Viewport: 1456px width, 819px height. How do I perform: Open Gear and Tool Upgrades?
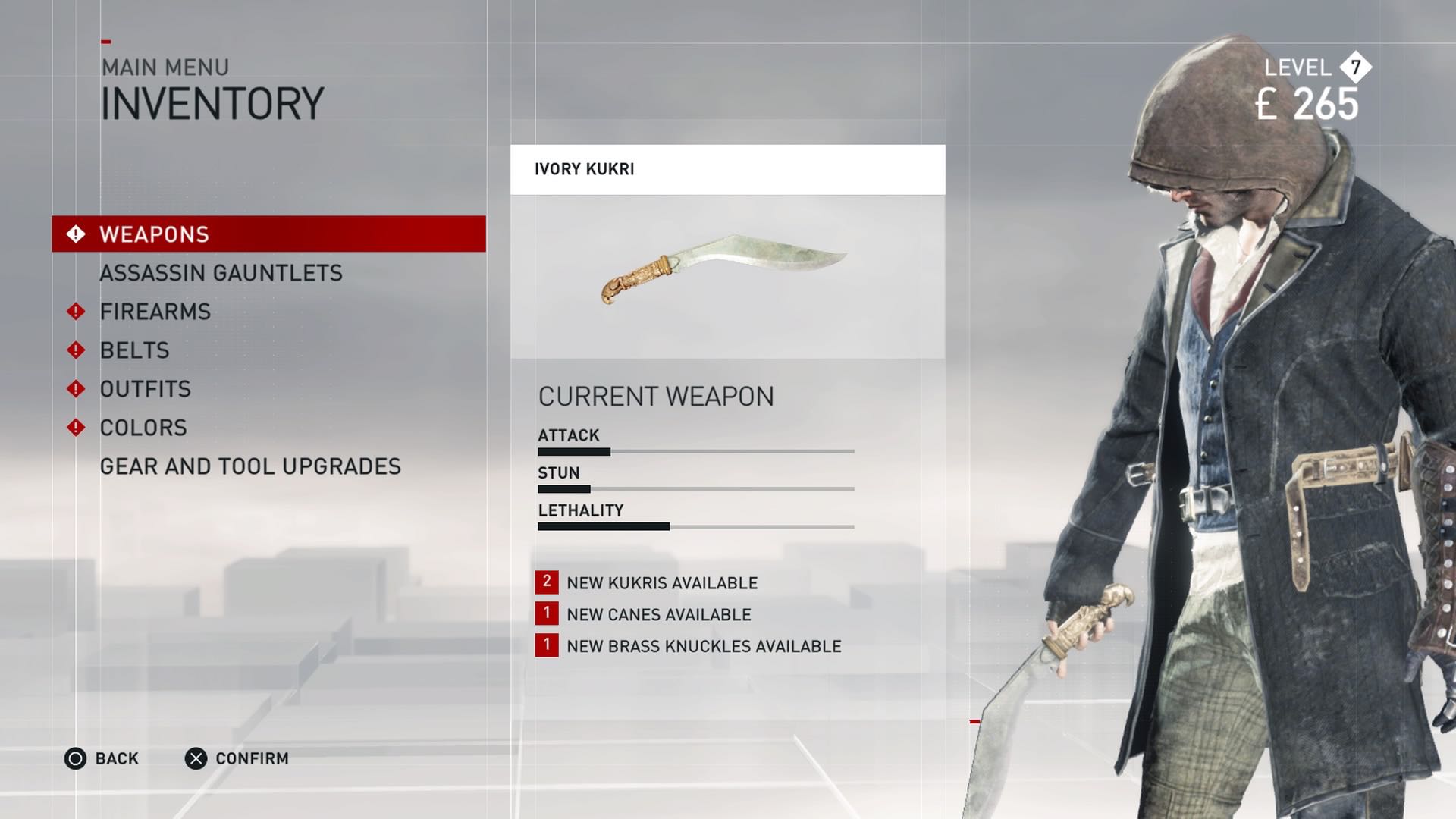(x=250, y=466)
